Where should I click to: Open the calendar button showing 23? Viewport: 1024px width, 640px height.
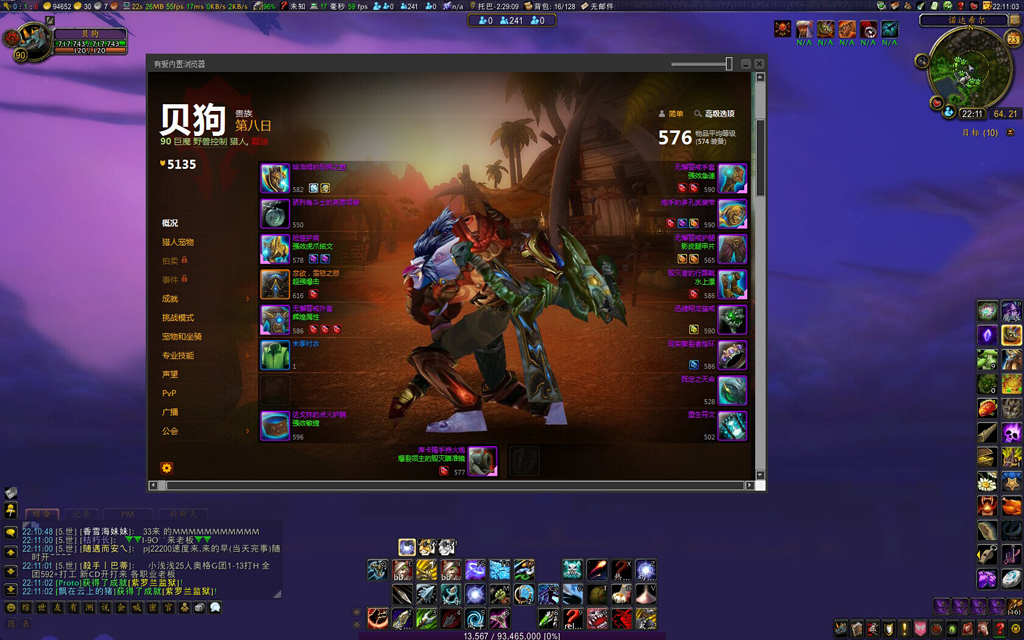[1013, 40]
